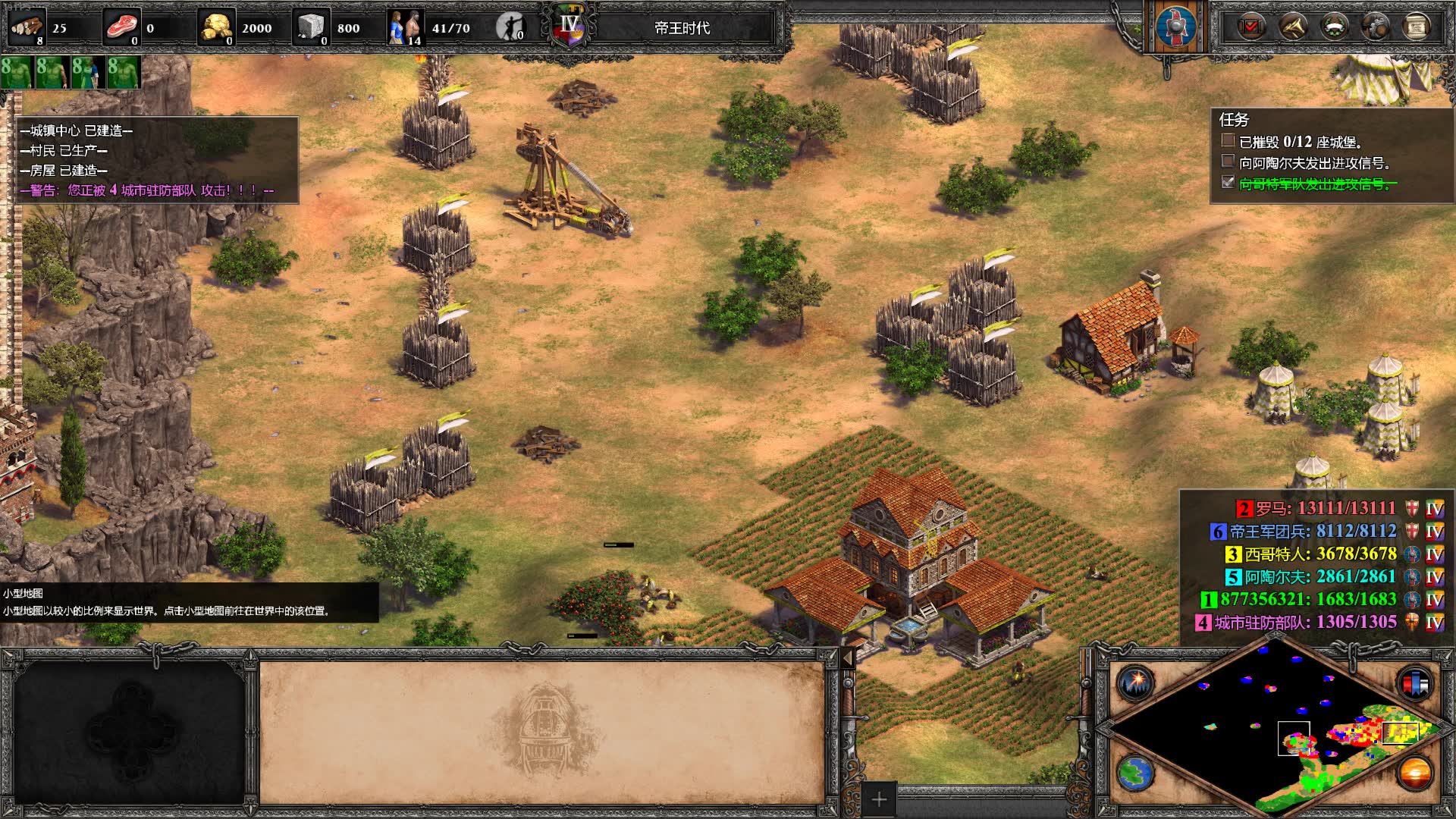This screenshot has height=819, width=1456.
Task: Click the parchment scroll icon button
Action: pos(1416,27)
